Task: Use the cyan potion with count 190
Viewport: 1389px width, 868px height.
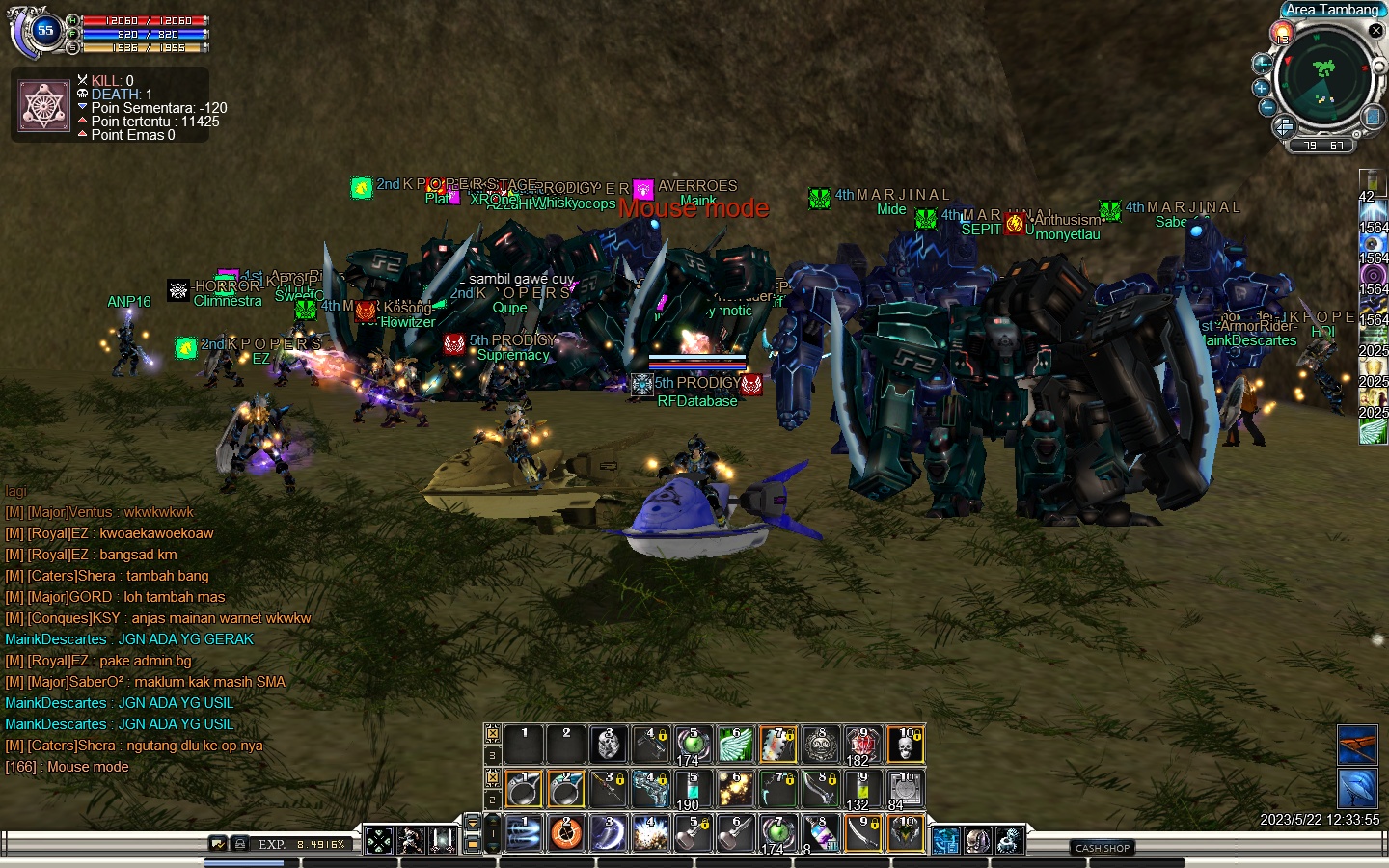Action: (692, 790)
